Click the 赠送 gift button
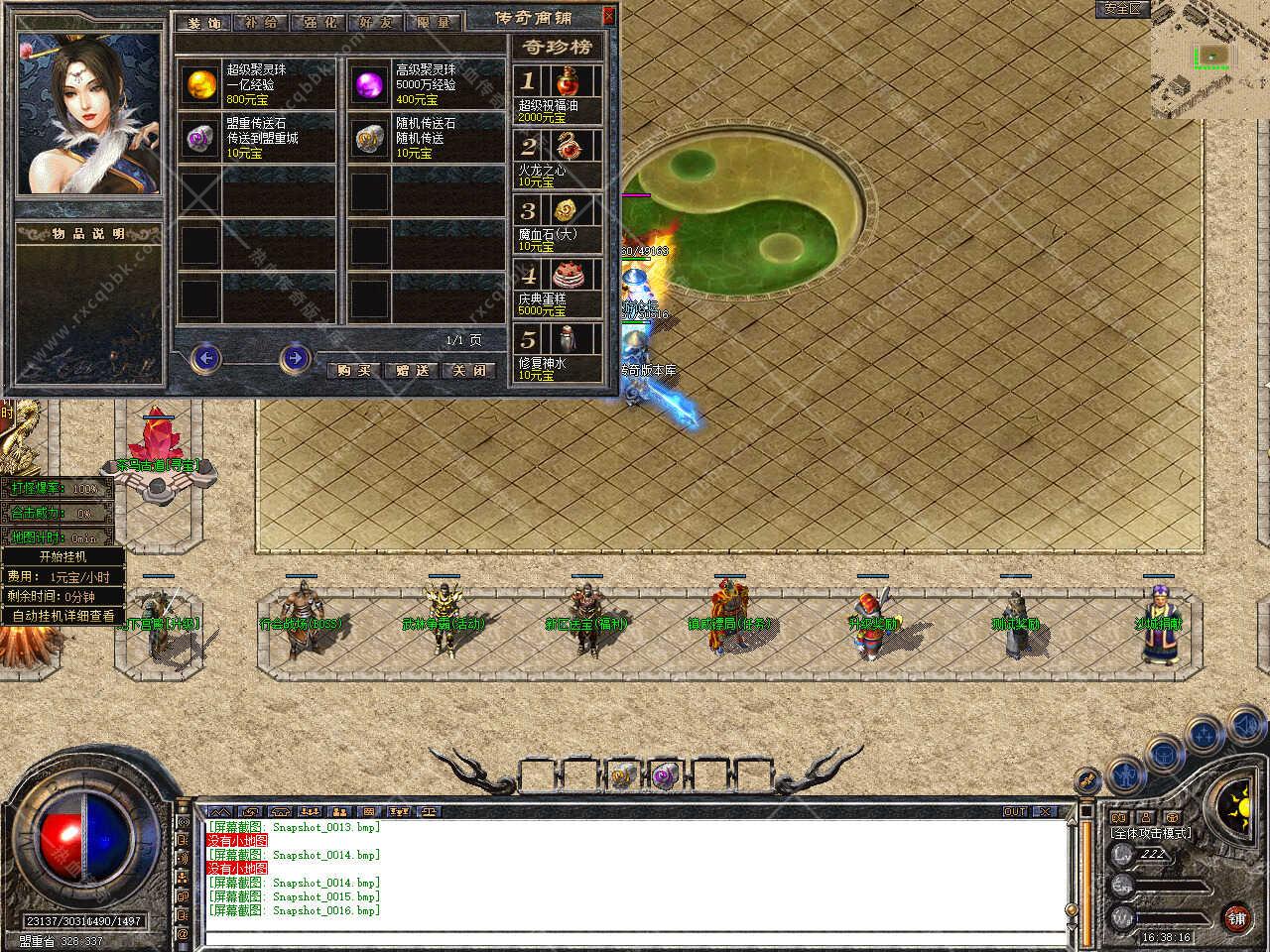 tap(412, 370)
